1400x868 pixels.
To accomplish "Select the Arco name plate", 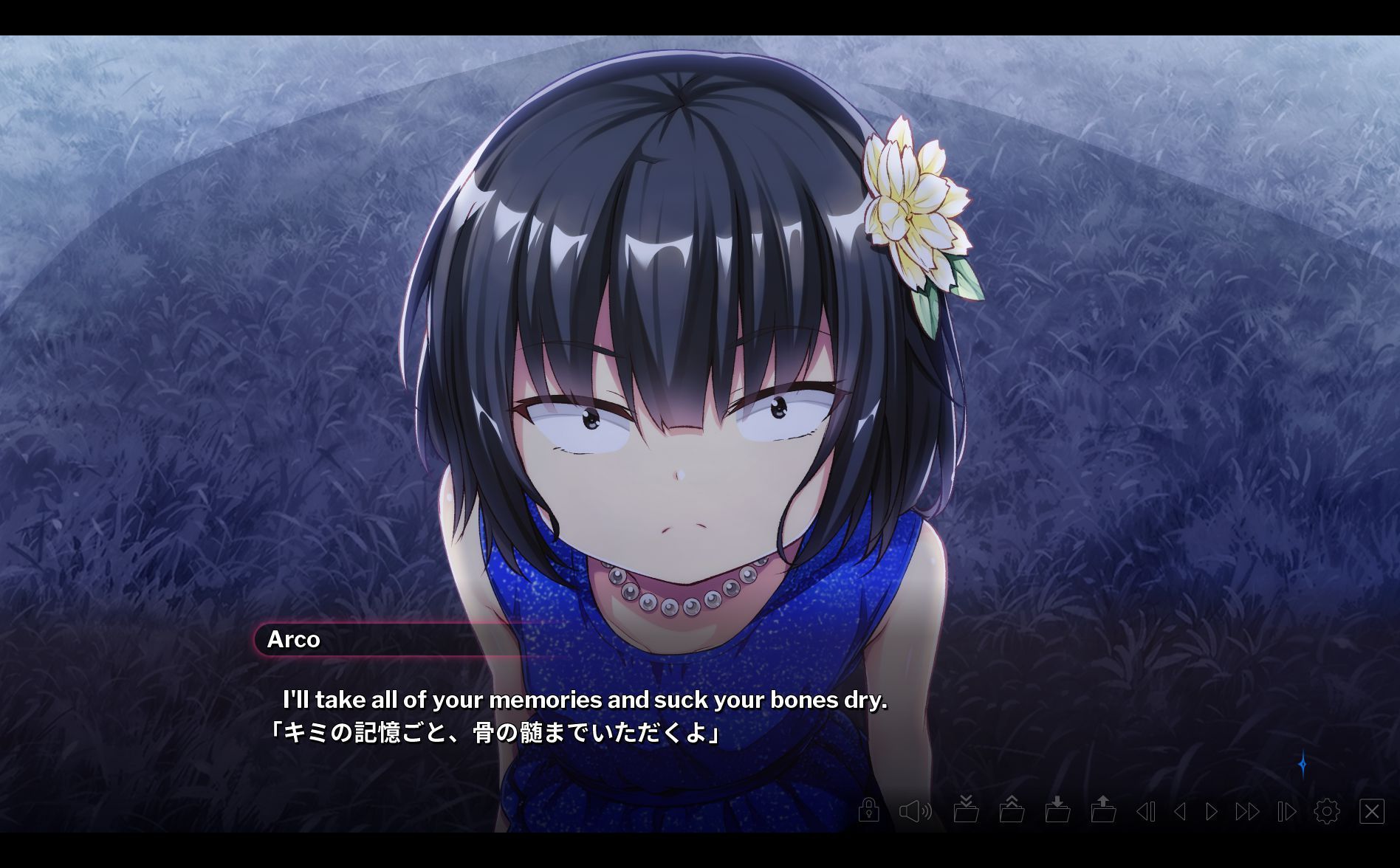I will [295, 640].
